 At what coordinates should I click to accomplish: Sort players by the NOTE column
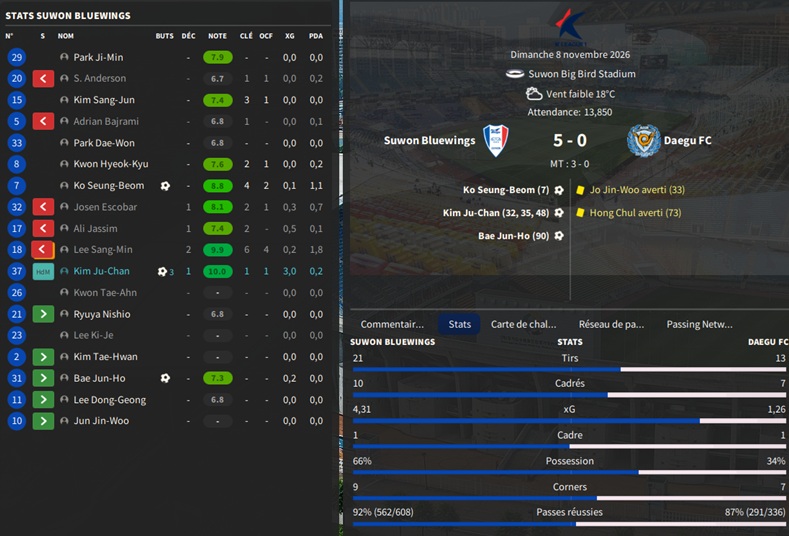217,36
